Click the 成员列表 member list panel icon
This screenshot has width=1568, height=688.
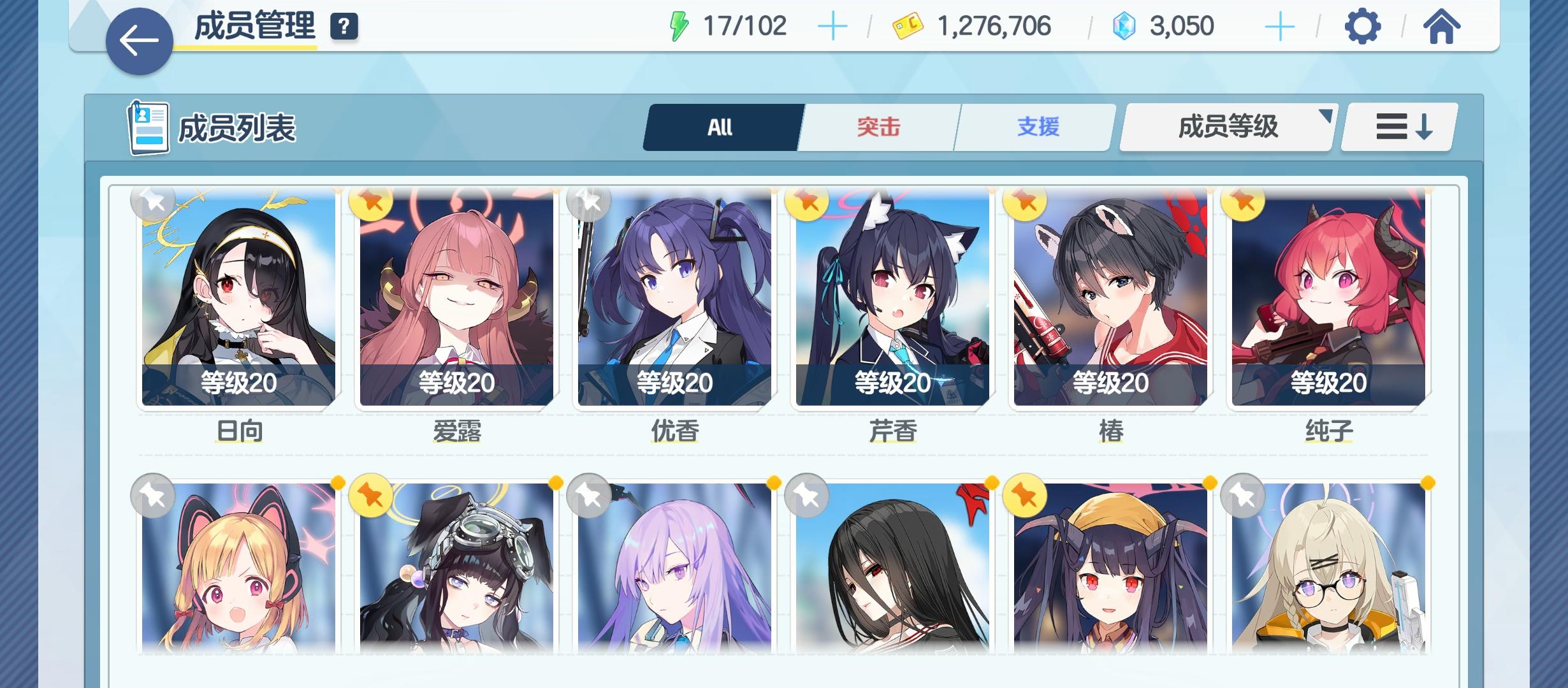(148, 127)
